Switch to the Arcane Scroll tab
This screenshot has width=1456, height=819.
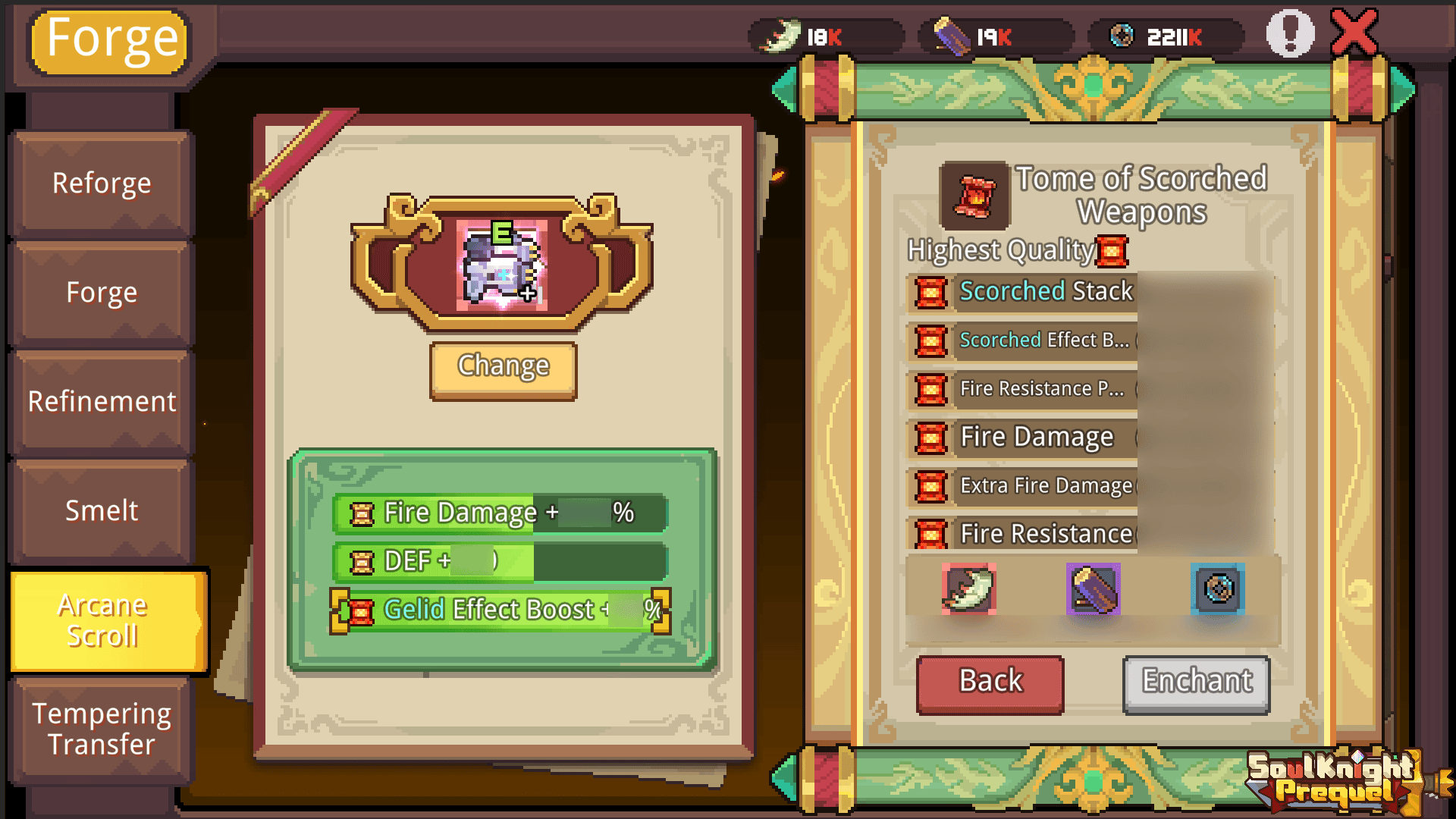tap(104, 621)
